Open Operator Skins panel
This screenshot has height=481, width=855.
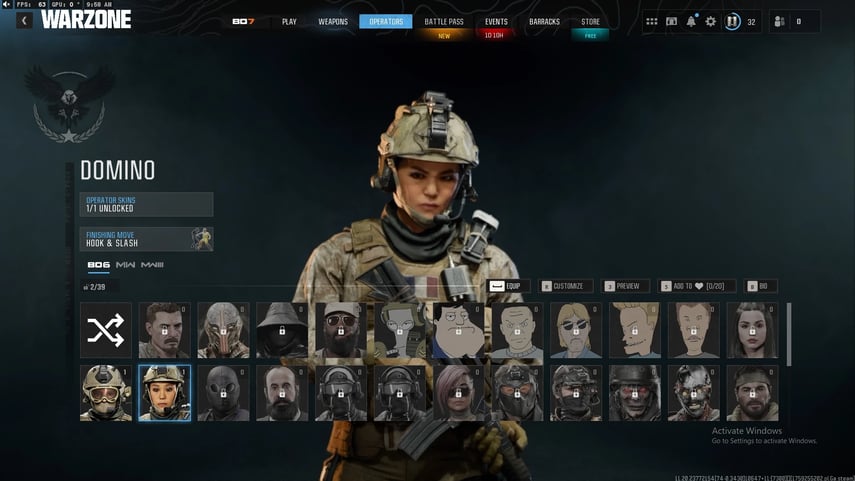coord(146,204)
